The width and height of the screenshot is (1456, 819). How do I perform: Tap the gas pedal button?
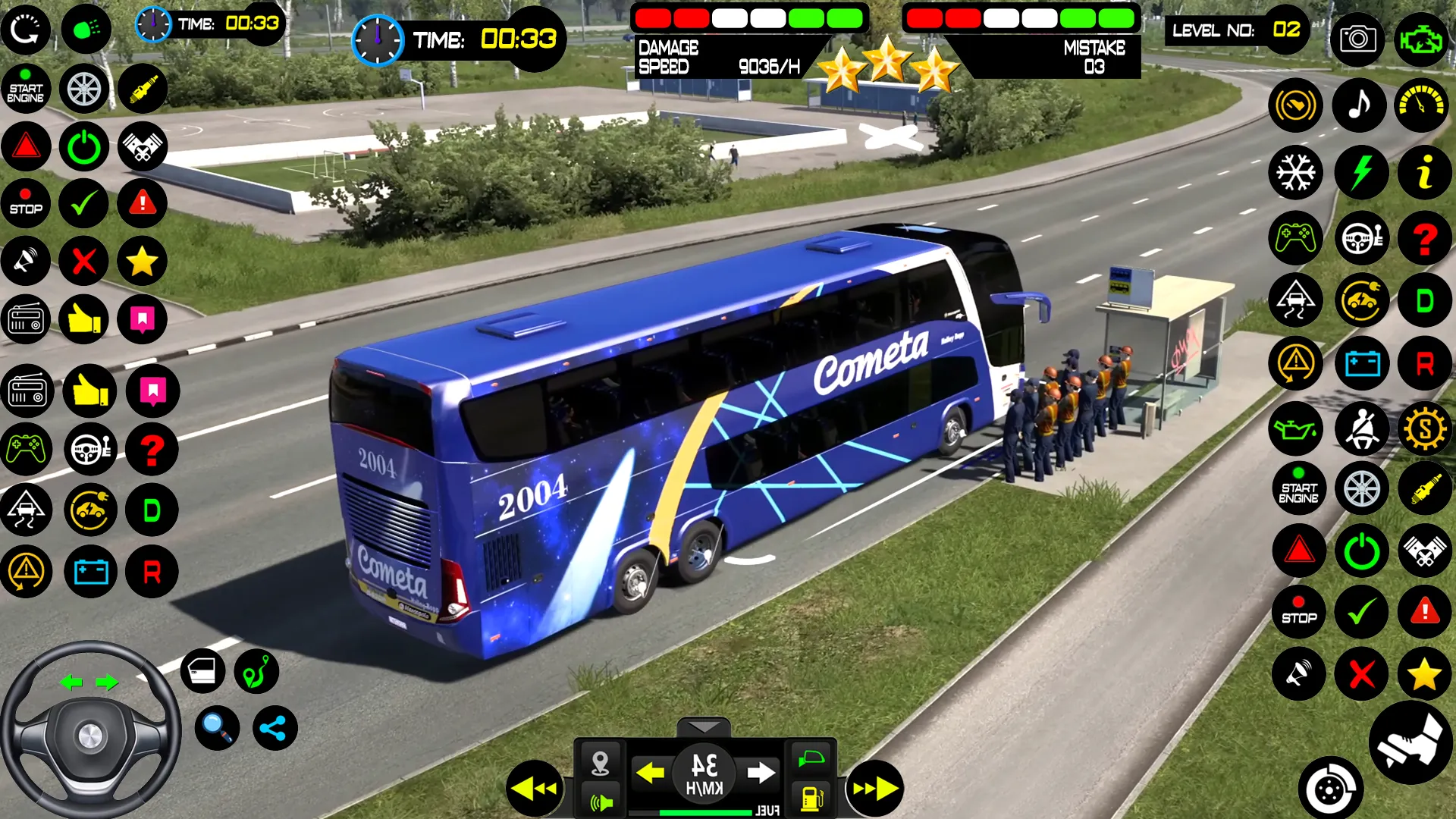tap(1410, 743)
